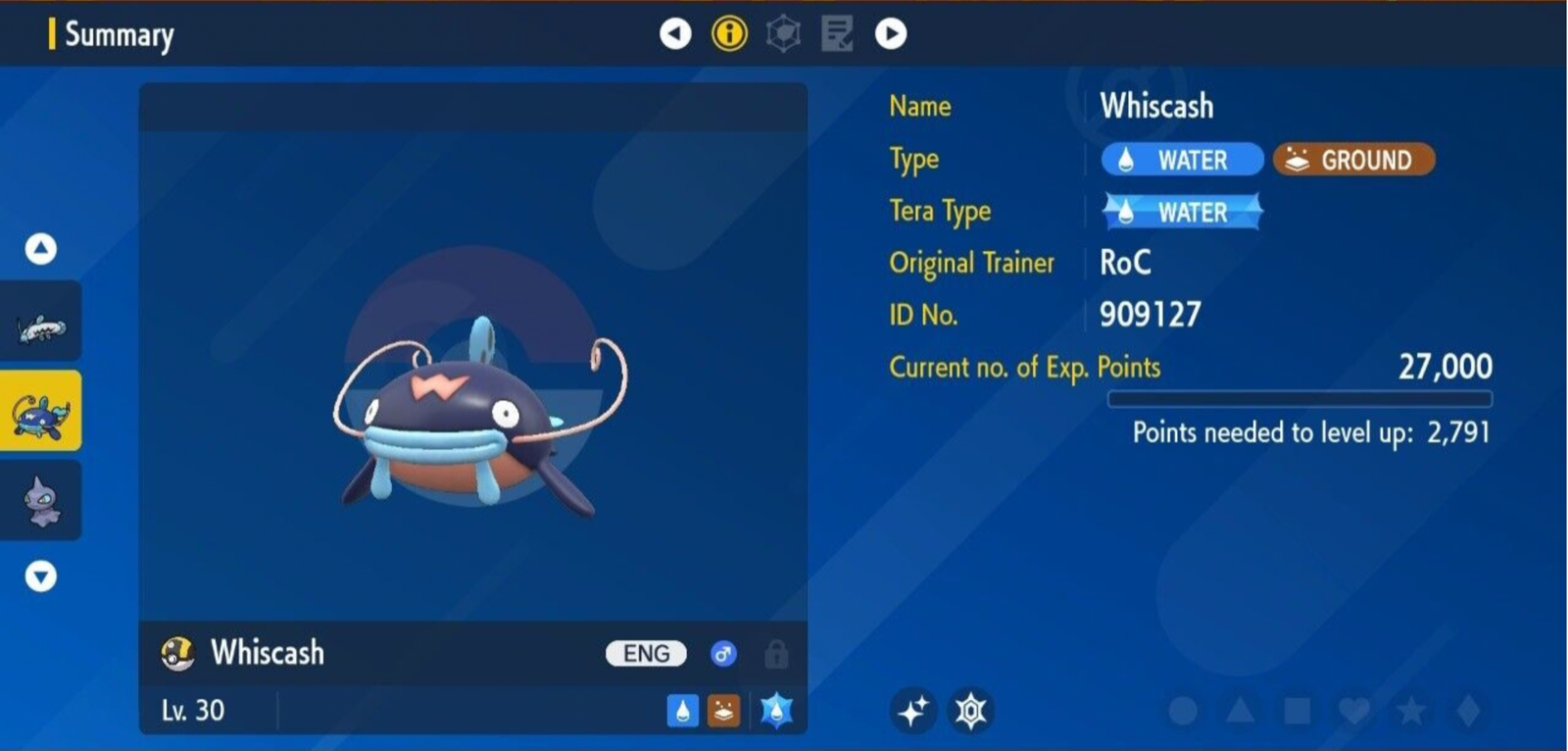Switch to the yellow info summary tab
The width and height of the screenshot is (1568, 751).
pos(729,32)
